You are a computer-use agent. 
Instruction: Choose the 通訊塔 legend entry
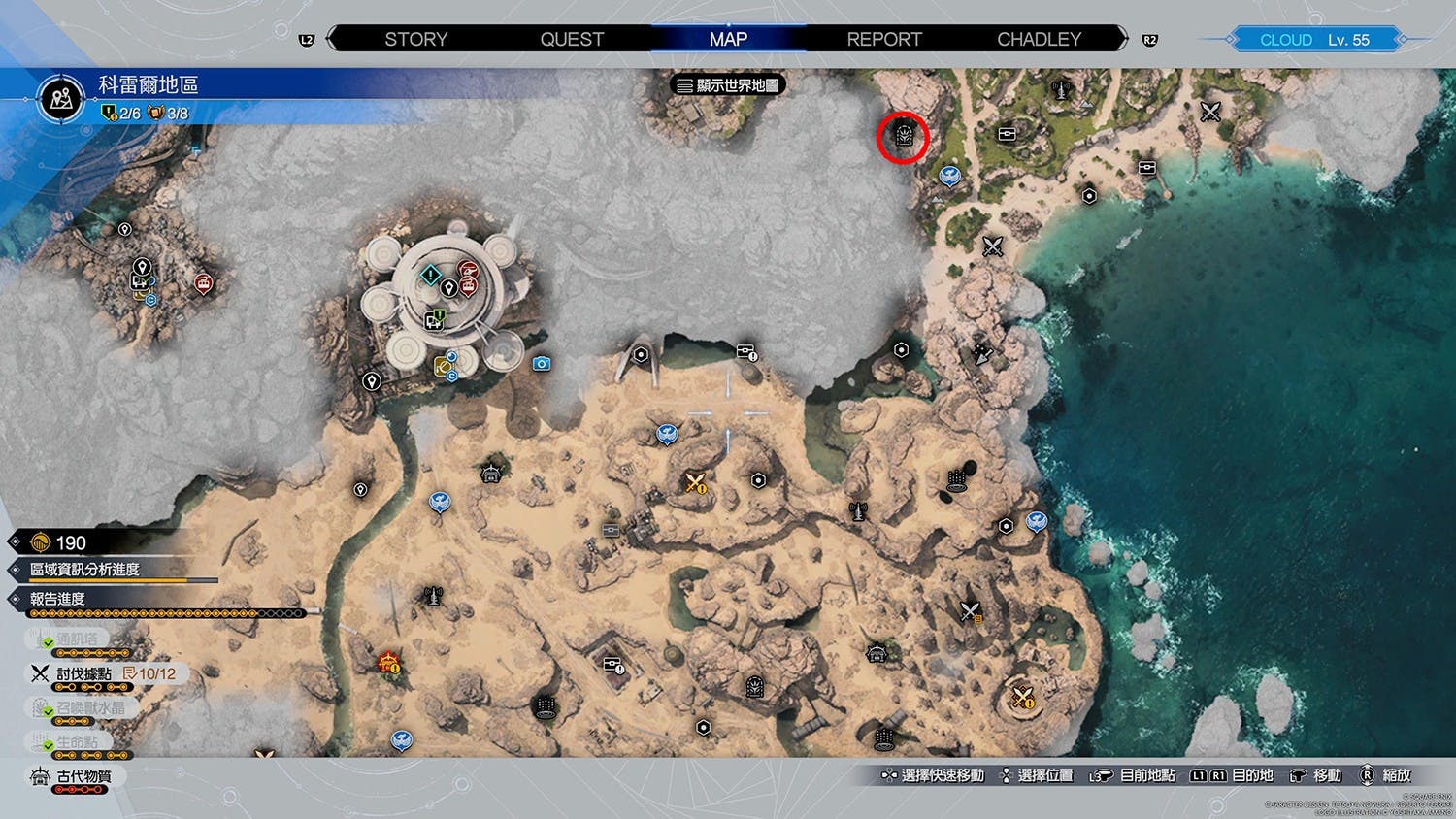(77, 639)
